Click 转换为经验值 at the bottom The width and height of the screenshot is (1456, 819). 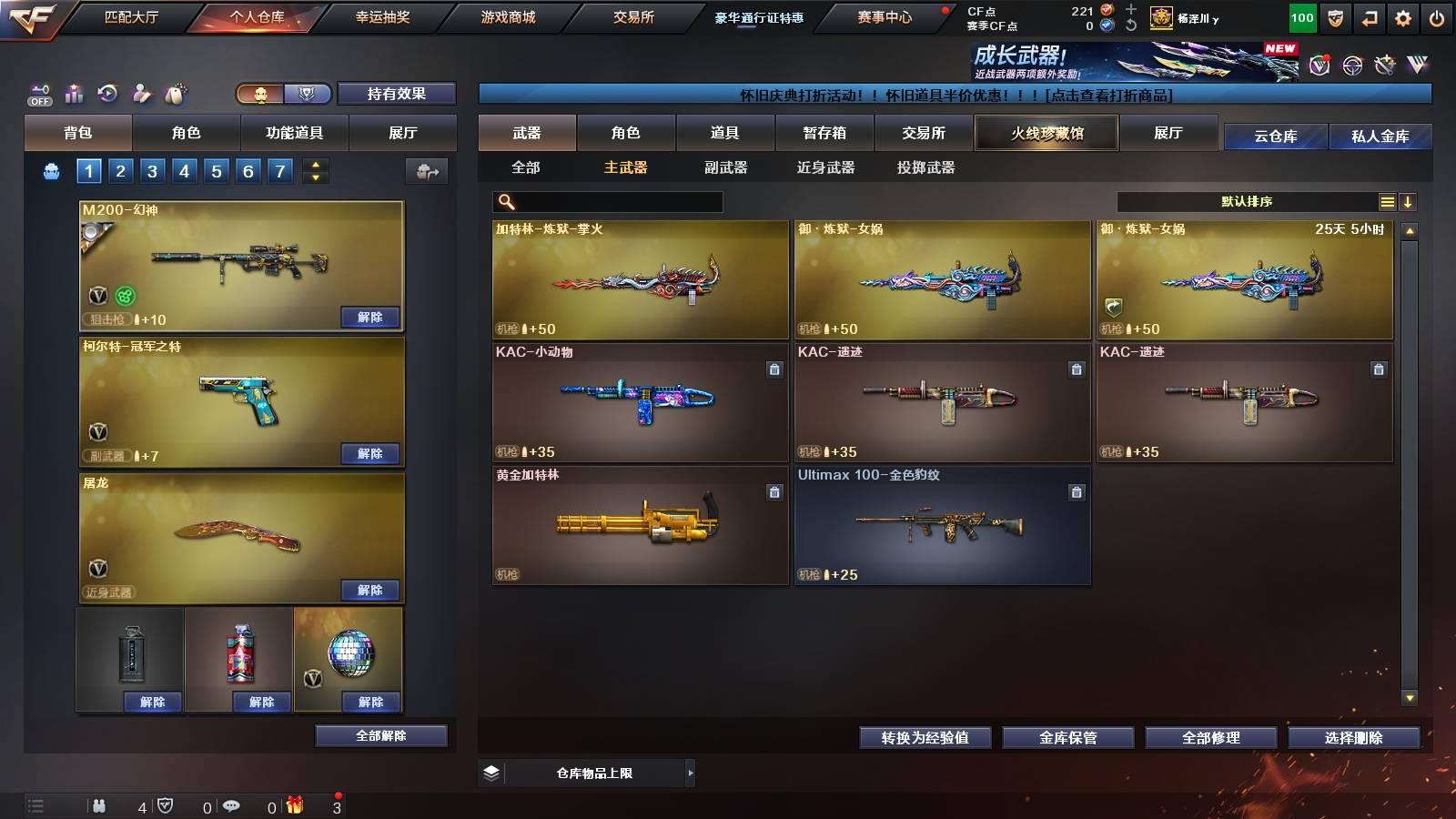pos(925,739)
